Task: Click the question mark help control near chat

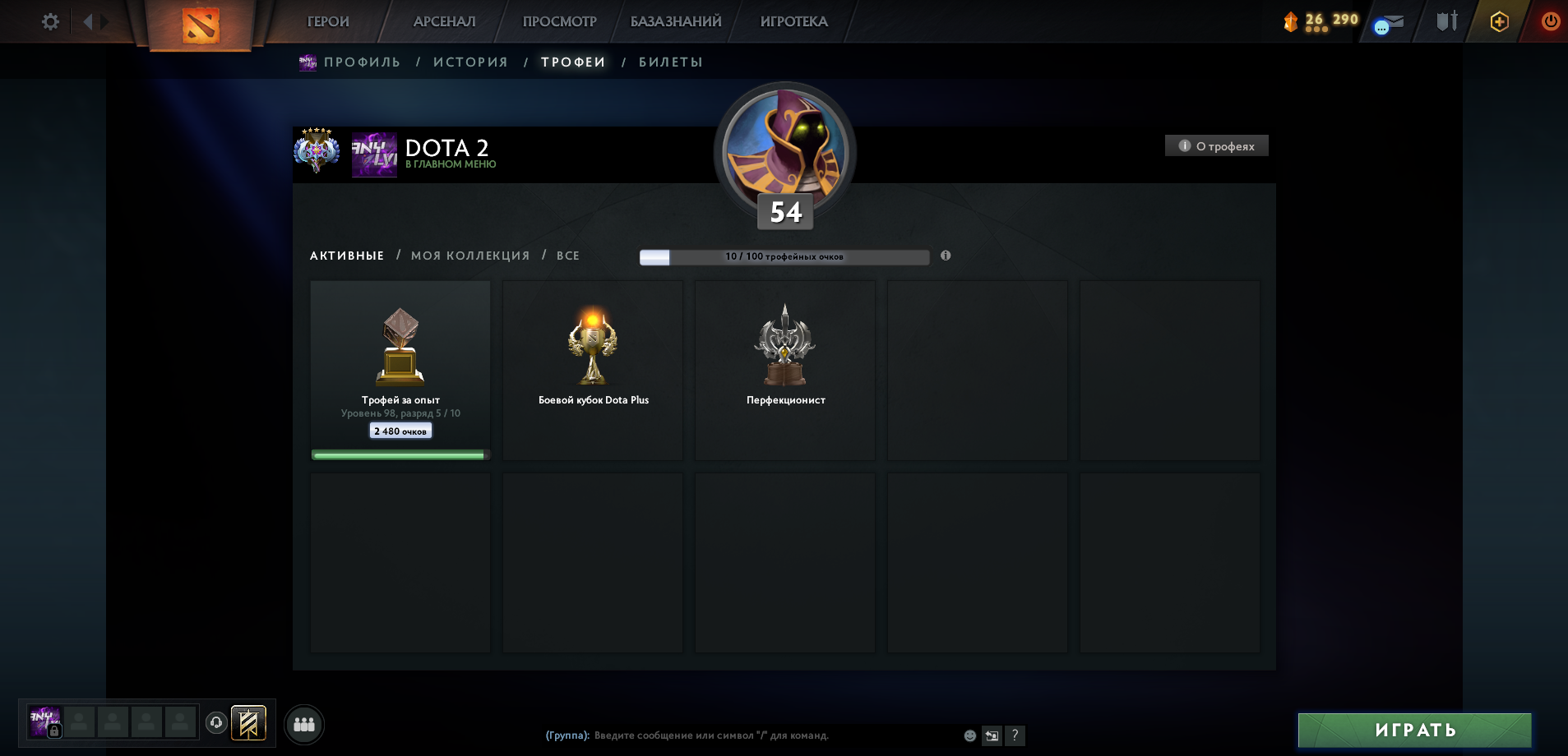Action: pyautogui.click(x=1016, y=735)
